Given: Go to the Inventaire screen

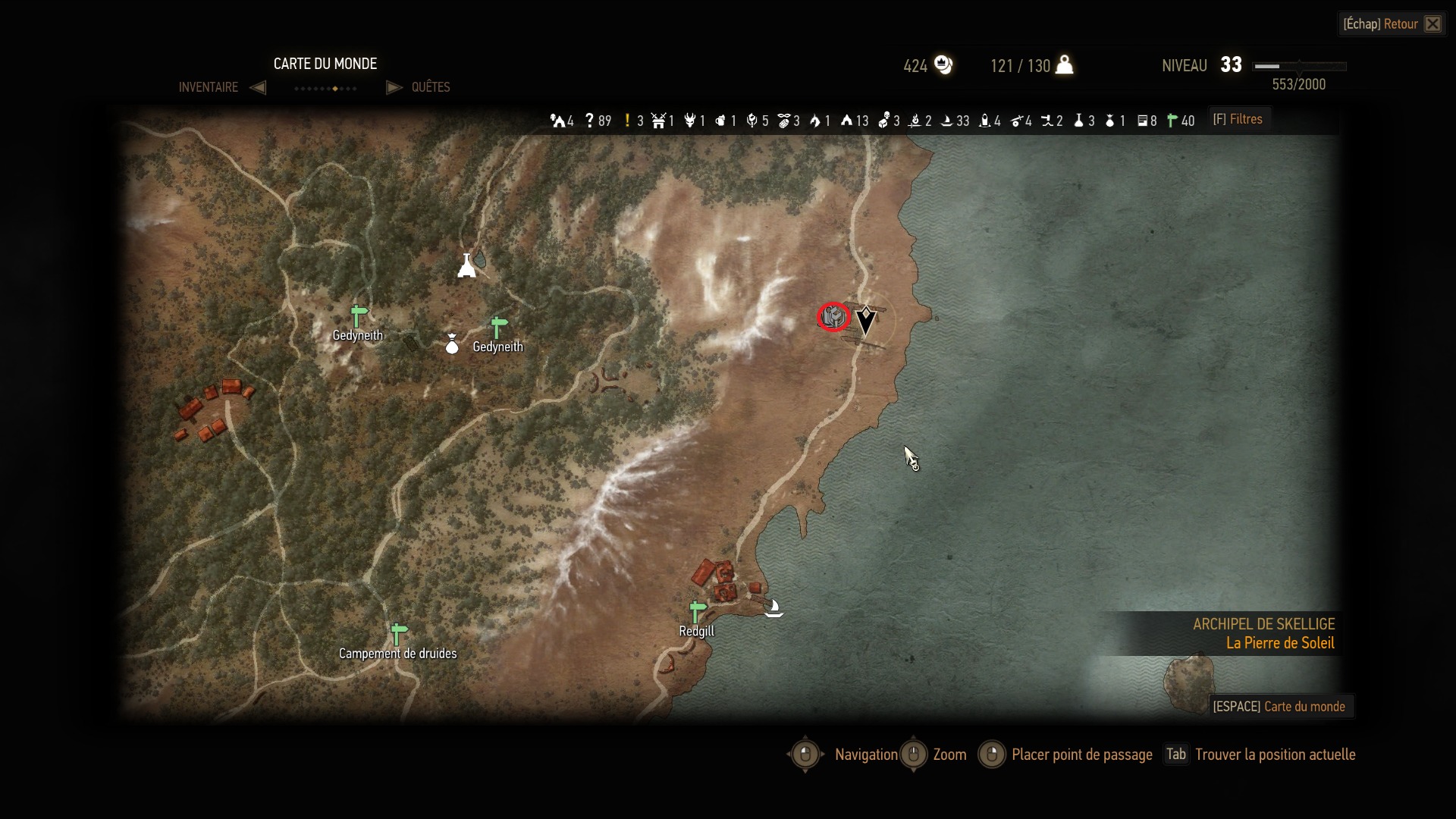Looking at the screenshot, I should pyautogui.click(x=209, y=87).
